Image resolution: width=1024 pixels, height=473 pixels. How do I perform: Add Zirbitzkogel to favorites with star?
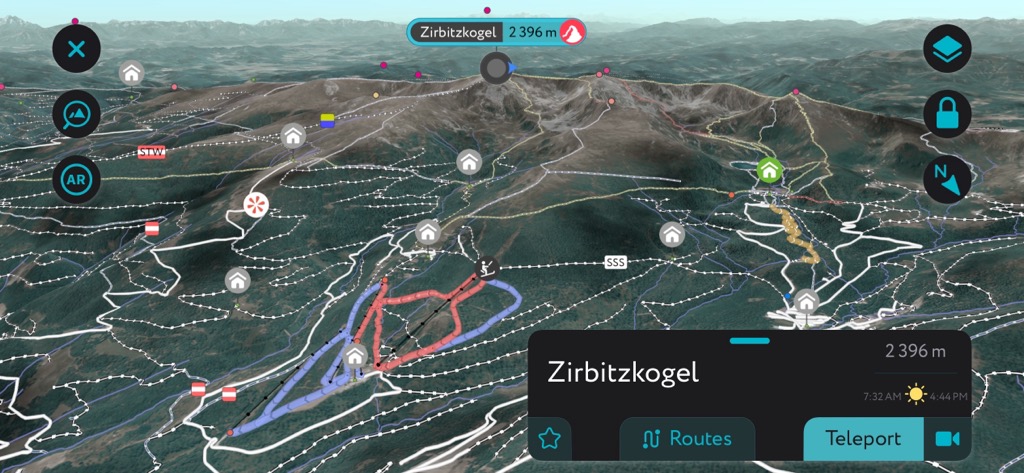(549, 438)
